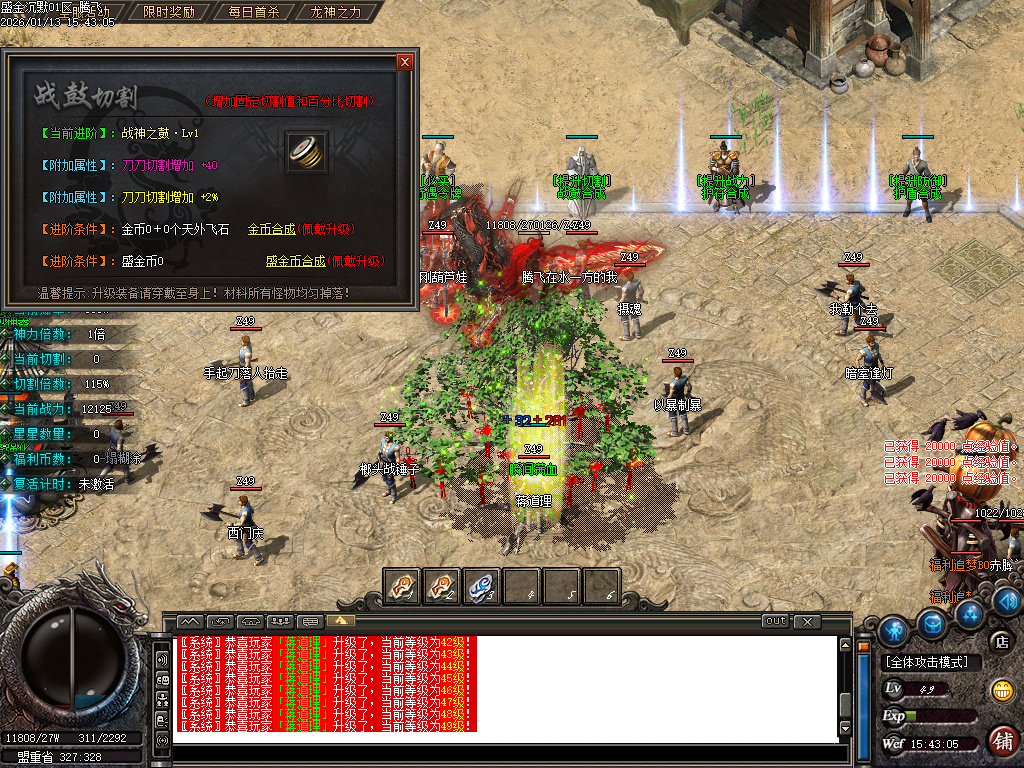
Task: Open the smiley emoji button
Action: [1000, 690]
